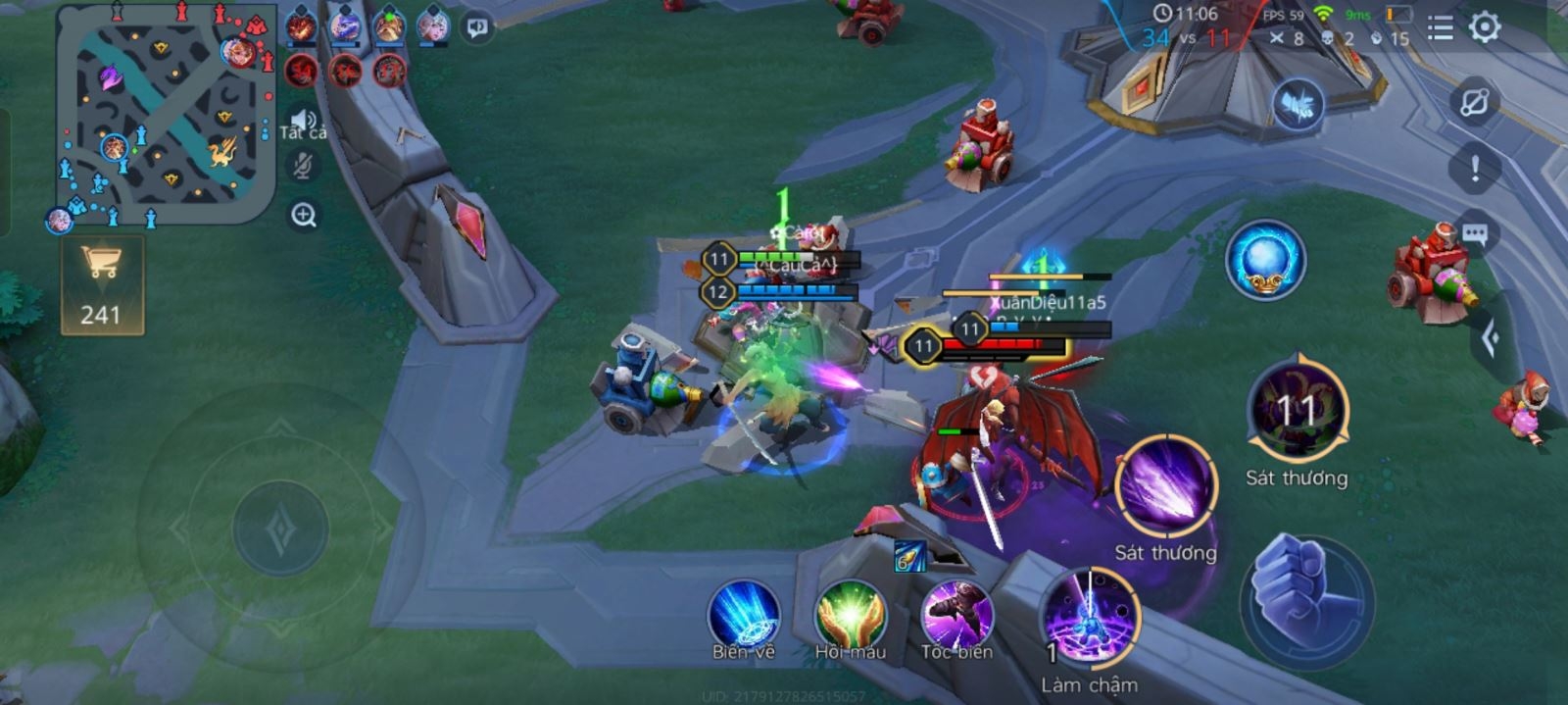Cast the Biến về recall spell
The width and height of the screenshot is (1568, 705).
pos(744,616)
